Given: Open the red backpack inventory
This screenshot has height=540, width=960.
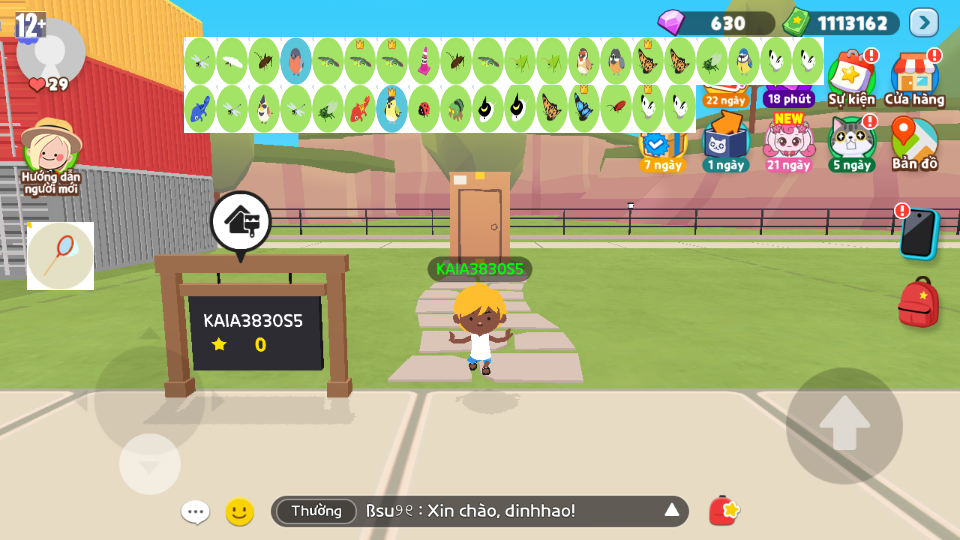Looking at the screenshot, I should 918,301.
